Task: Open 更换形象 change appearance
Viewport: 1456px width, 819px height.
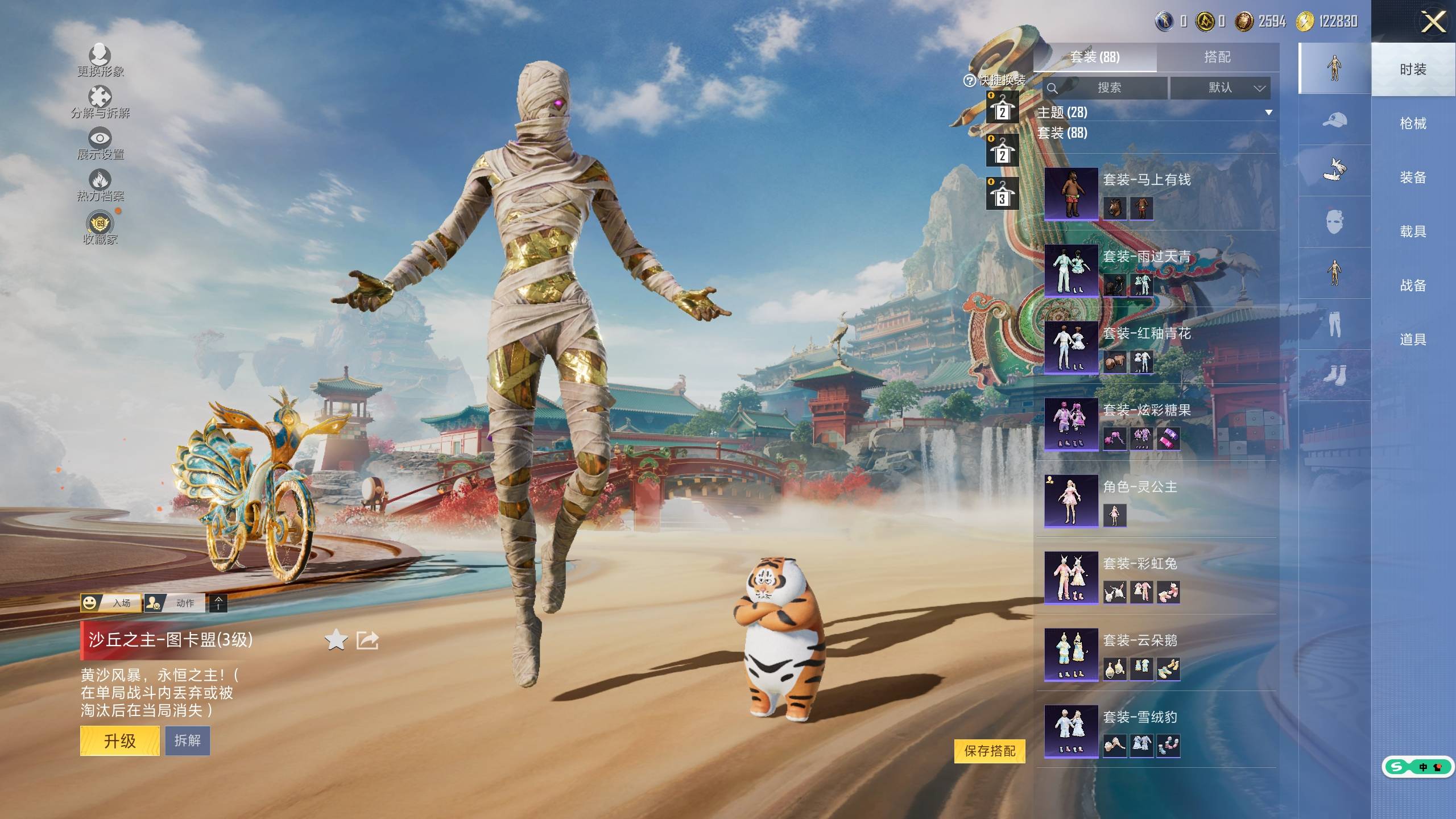Action: [x=100, y=60]
